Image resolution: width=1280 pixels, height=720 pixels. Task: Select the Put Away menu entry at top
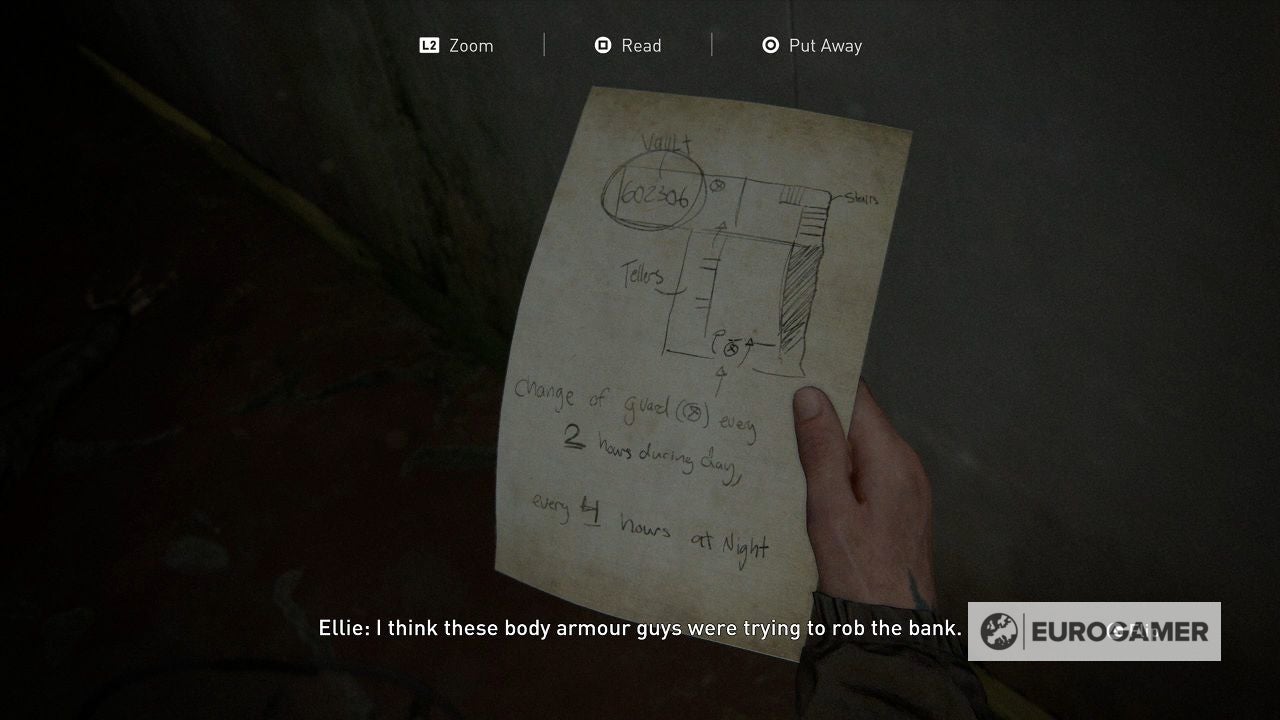(824, 45)
